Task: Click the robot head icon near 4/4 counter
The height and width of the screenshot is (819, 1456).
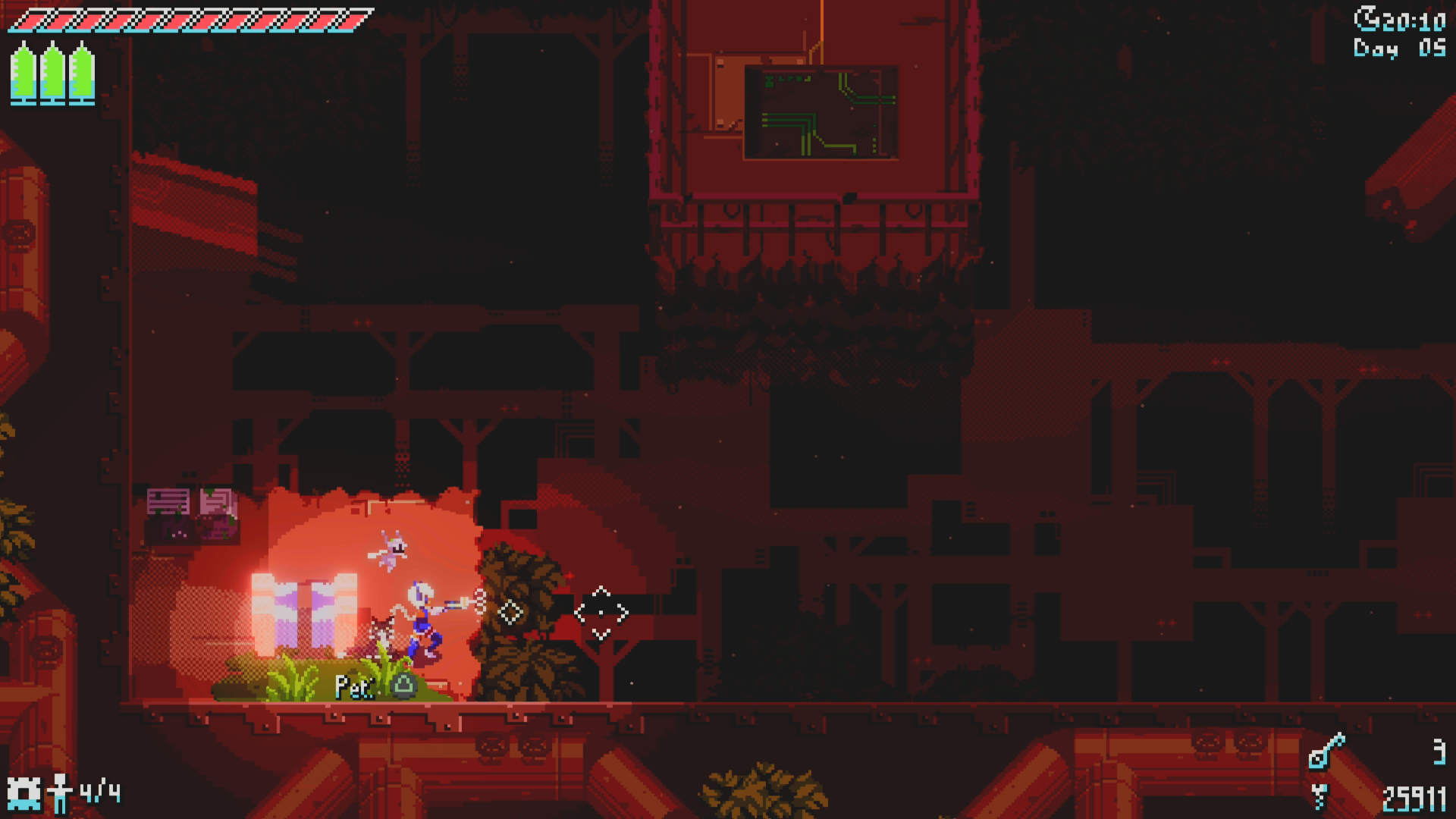Action: point(25,793)
